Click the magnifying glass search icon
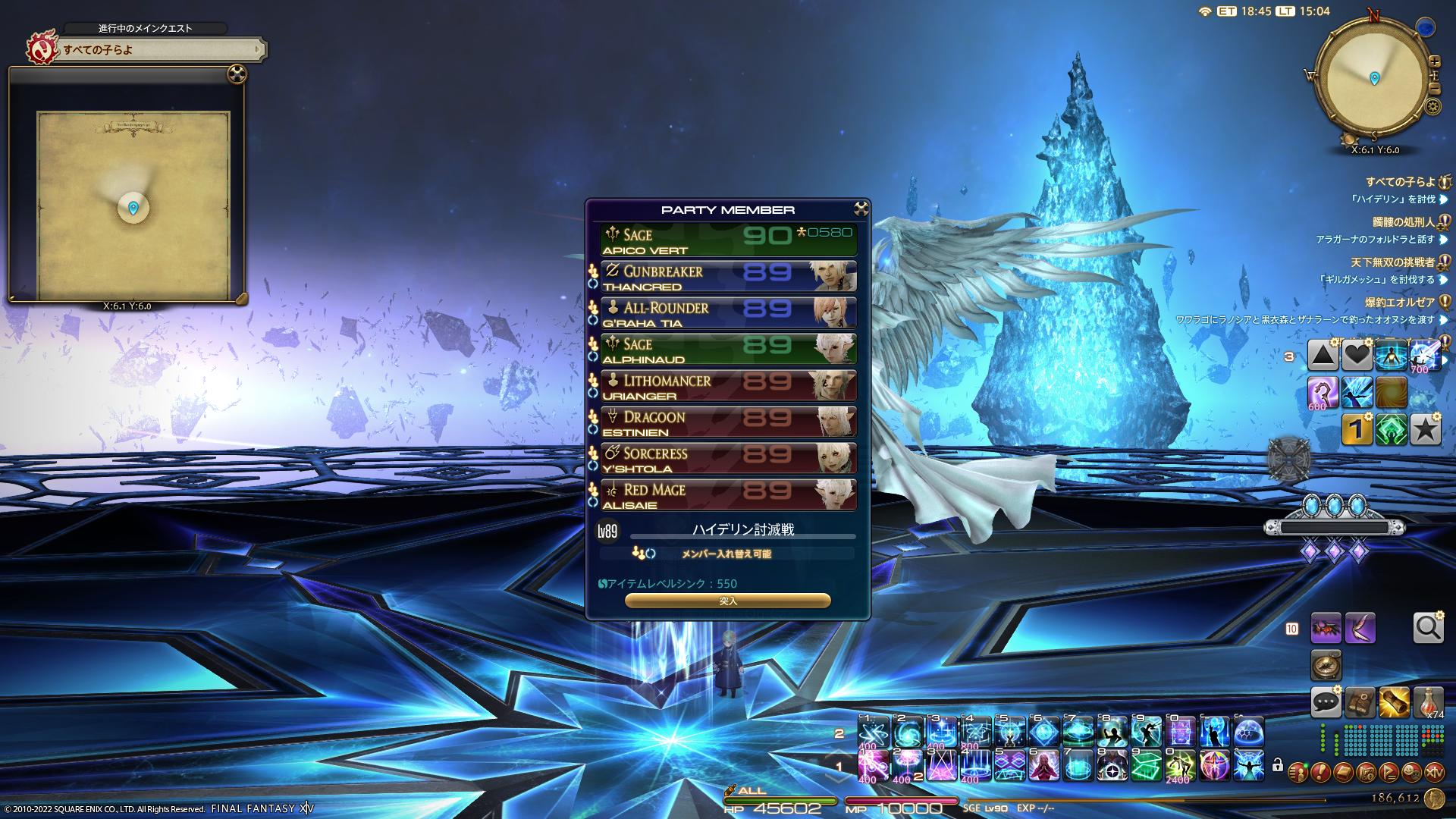This screenshot has width=1456, height=819. (1428, 628)
